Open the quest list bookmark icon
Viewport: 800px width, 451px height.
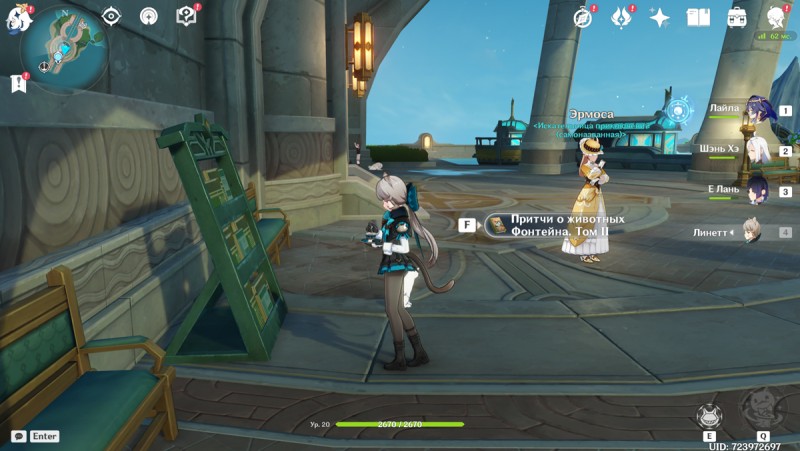[x=18, y=84]
